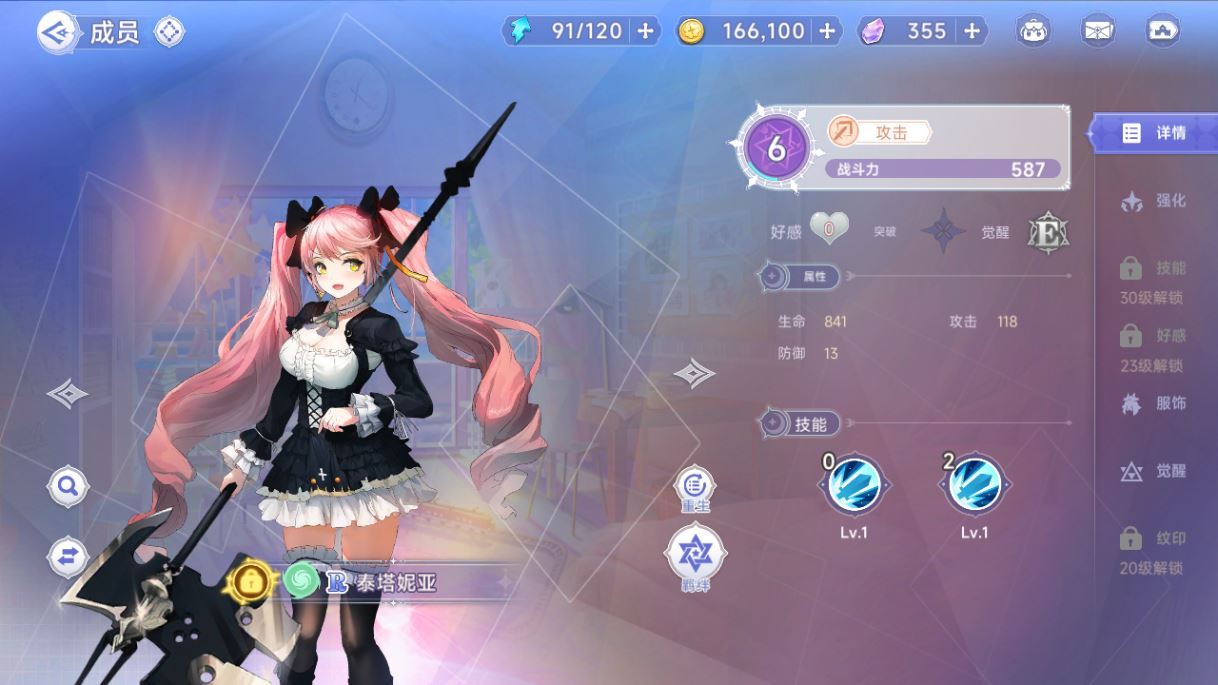Click the magnifying glass view button
This screenshot has height=685, width=1218.
pyautogui.click(x=68, y=487)
